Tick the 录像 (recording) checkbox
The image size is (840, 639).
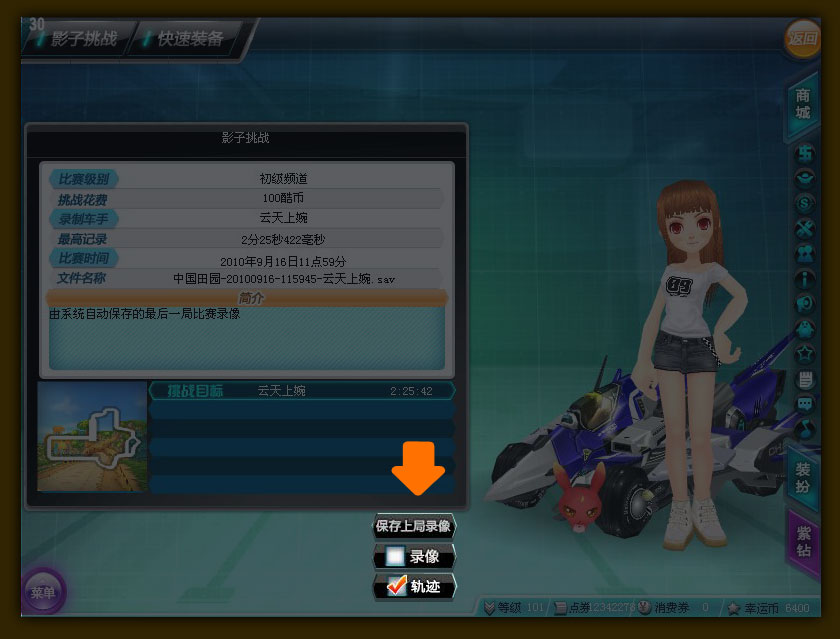click(395, 557)
